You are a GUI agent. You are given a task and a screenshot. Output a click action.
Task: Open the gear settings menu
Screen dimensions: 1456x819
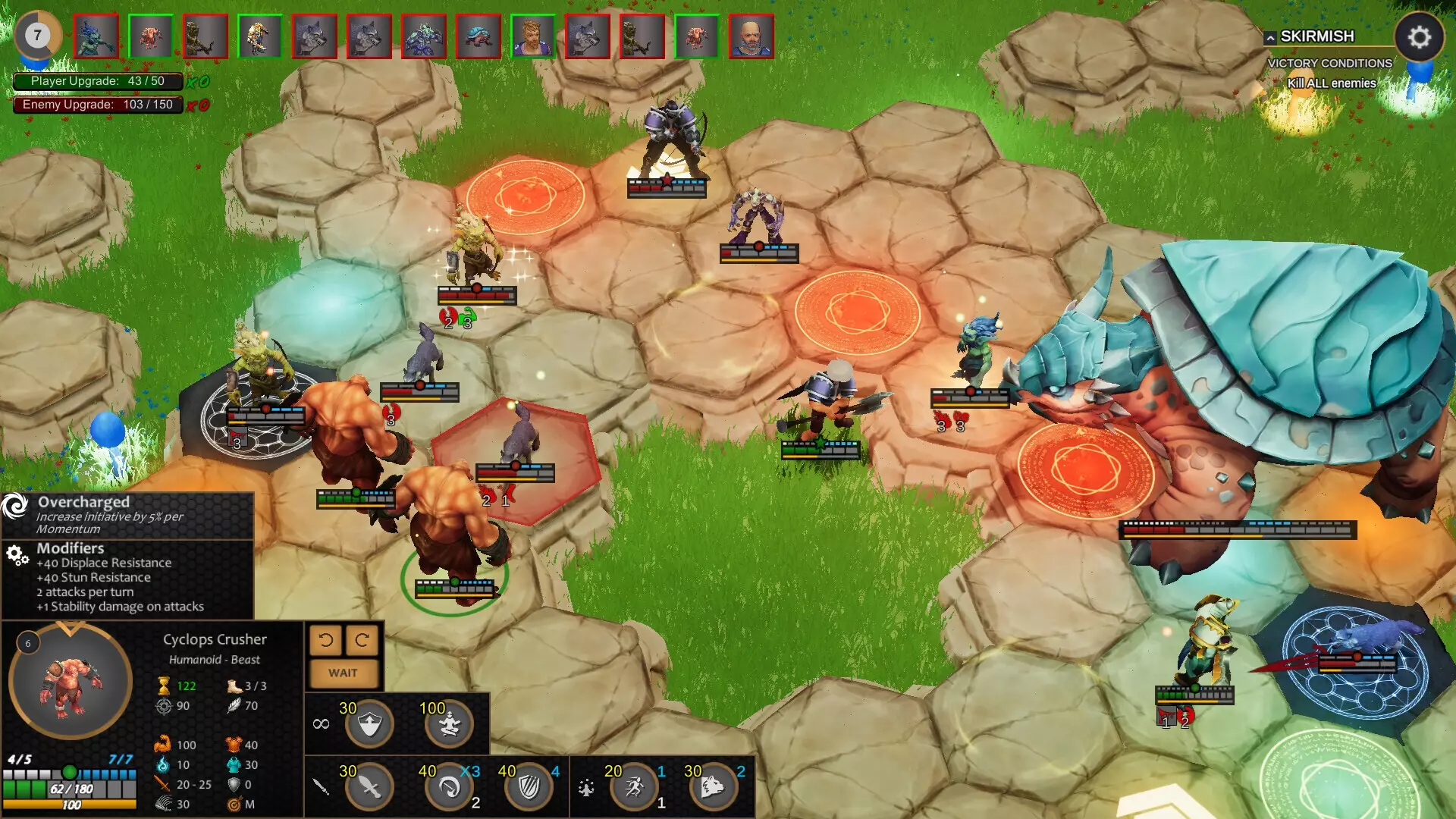coord(1419,36)
